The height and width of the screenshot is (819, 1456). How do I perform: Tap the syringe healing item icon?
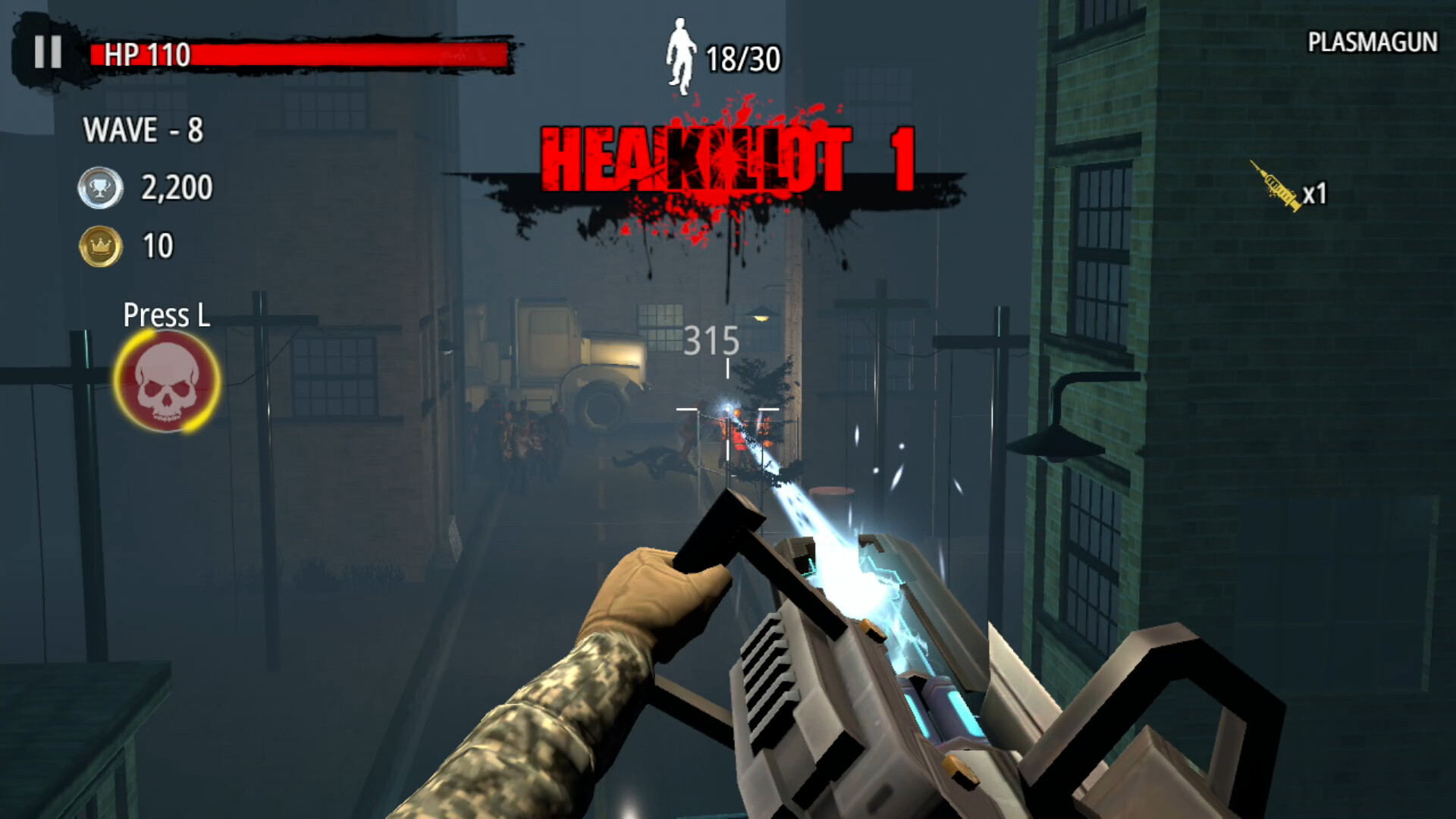pyautogui.click(x=1277, y=184)
